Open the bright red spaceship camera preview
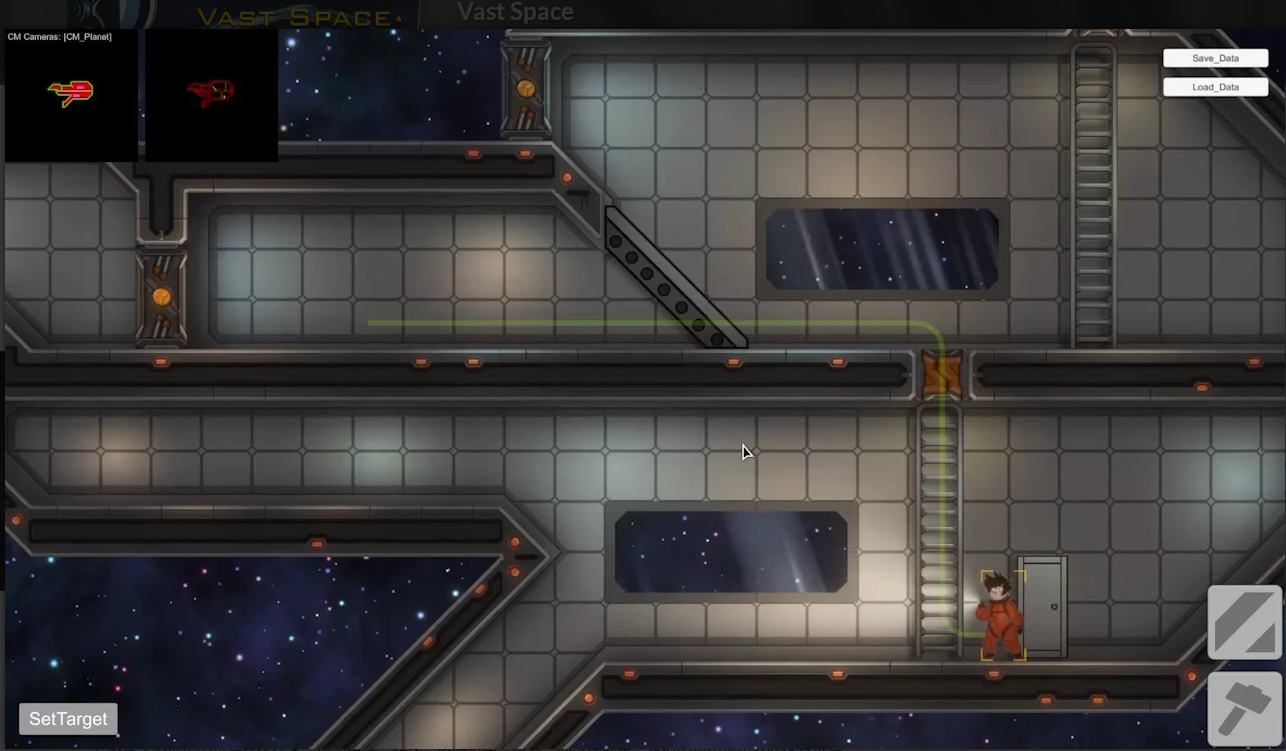This screenshot has height=751, width=1286. [x=71, y=94]
